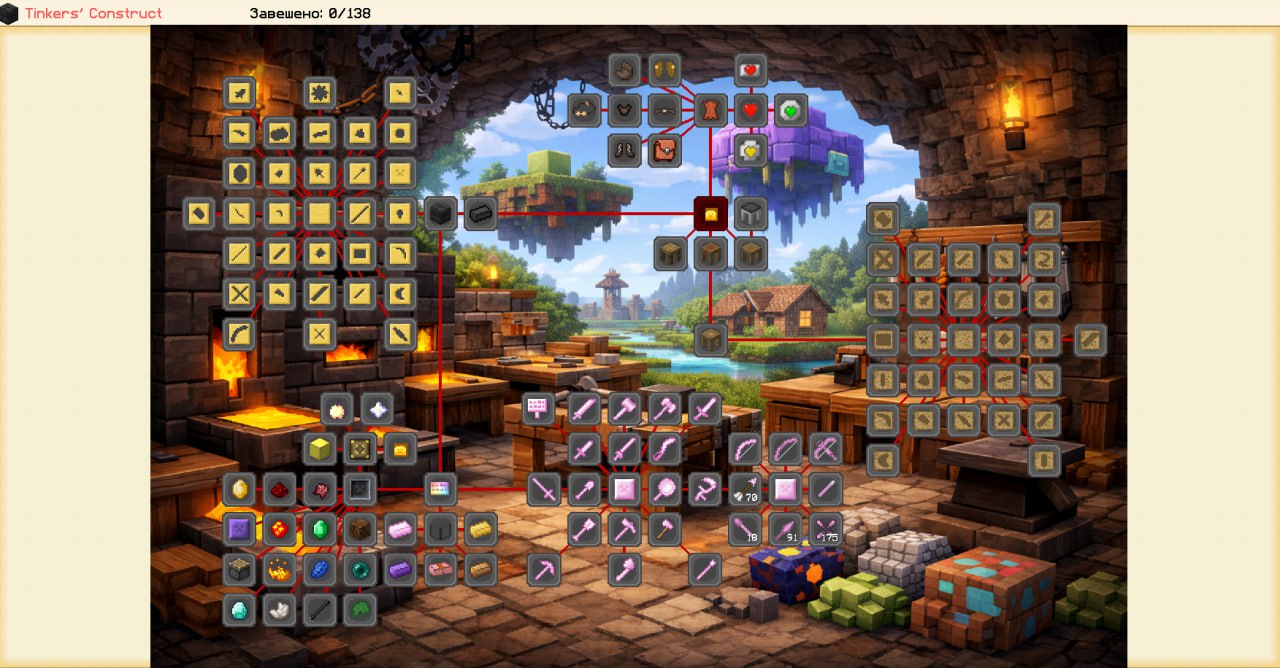This screenshot has height=668, width=1280.
Task: Open the pink pickaxe tool quest
Action: tap(544, 569)
